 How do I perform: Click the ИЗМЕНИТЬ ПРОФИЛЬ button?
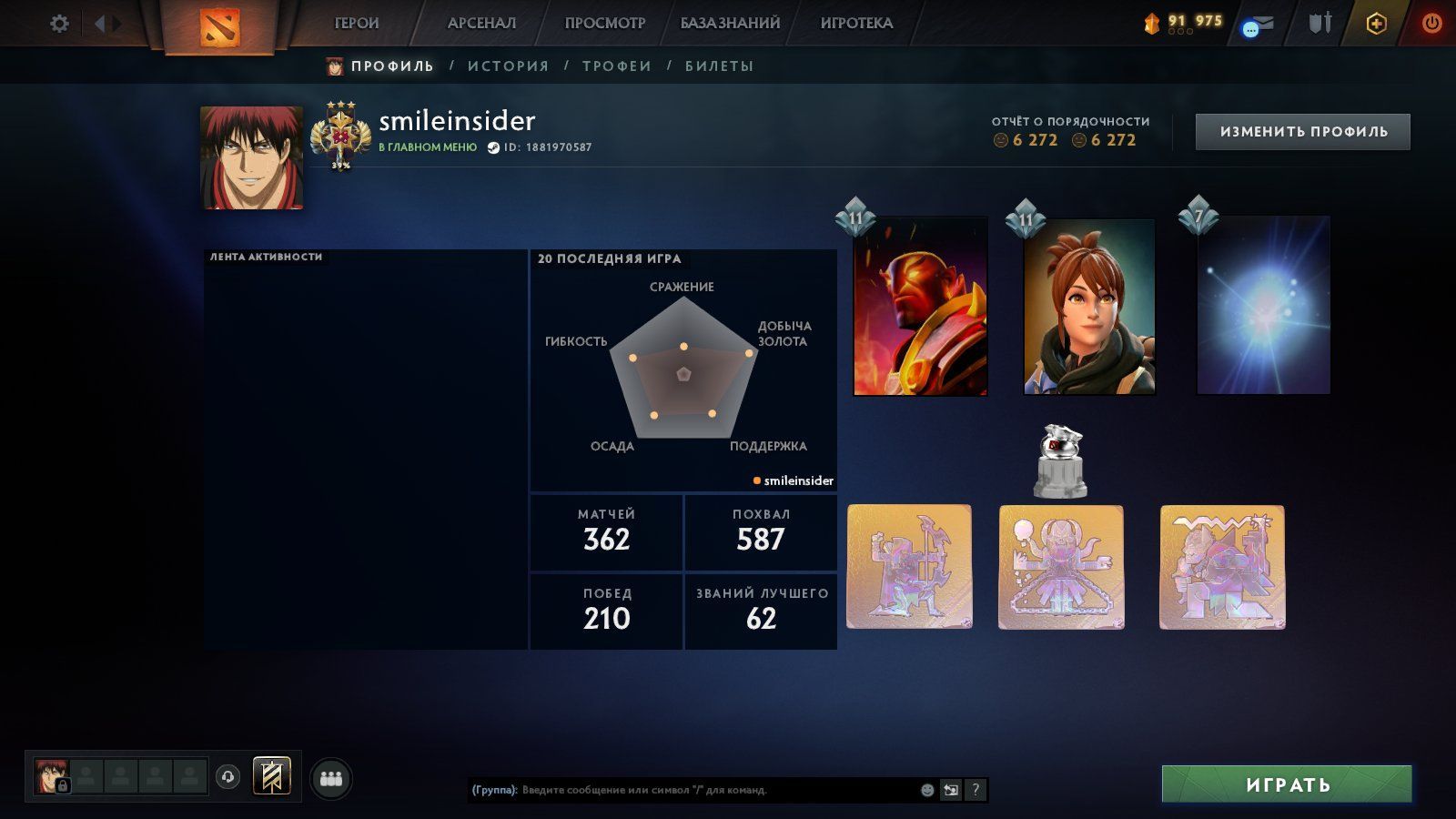click(x=1303, y=132)
